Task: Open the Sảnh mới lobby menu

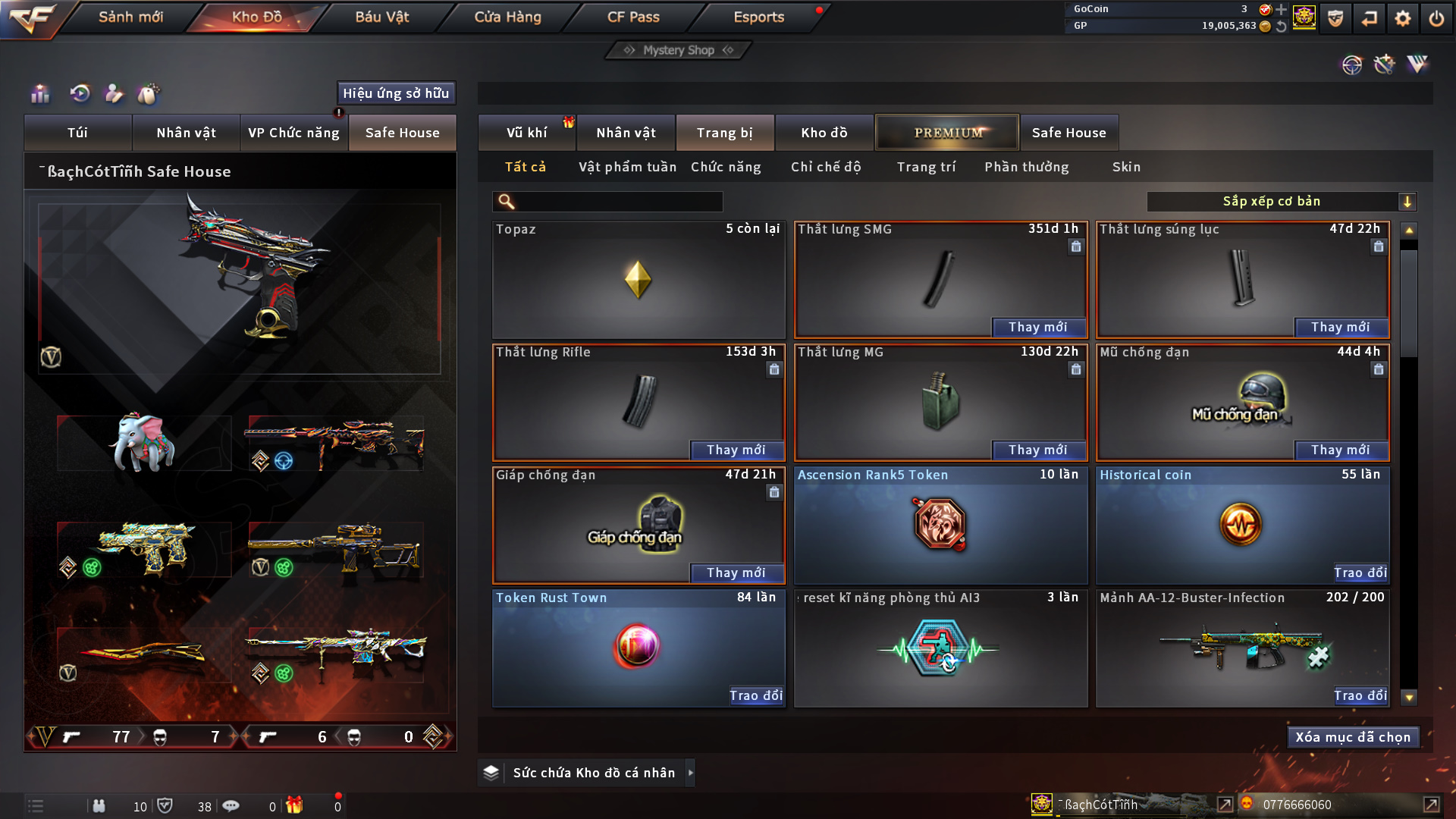Action: (130, 17)
